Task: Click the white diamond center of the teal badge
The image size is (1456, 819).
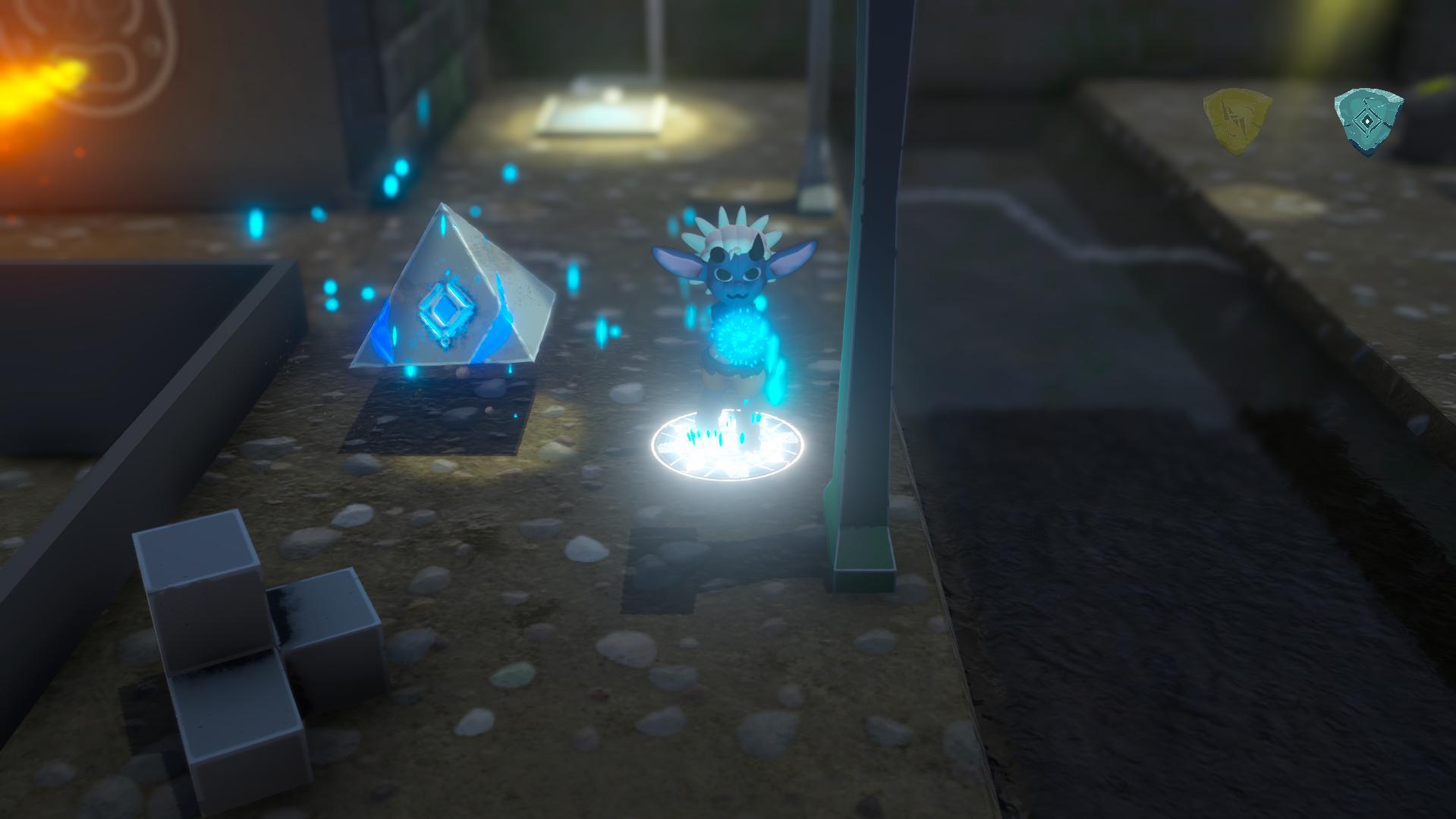Action: pyautogui.click(x=1366, y=120)
